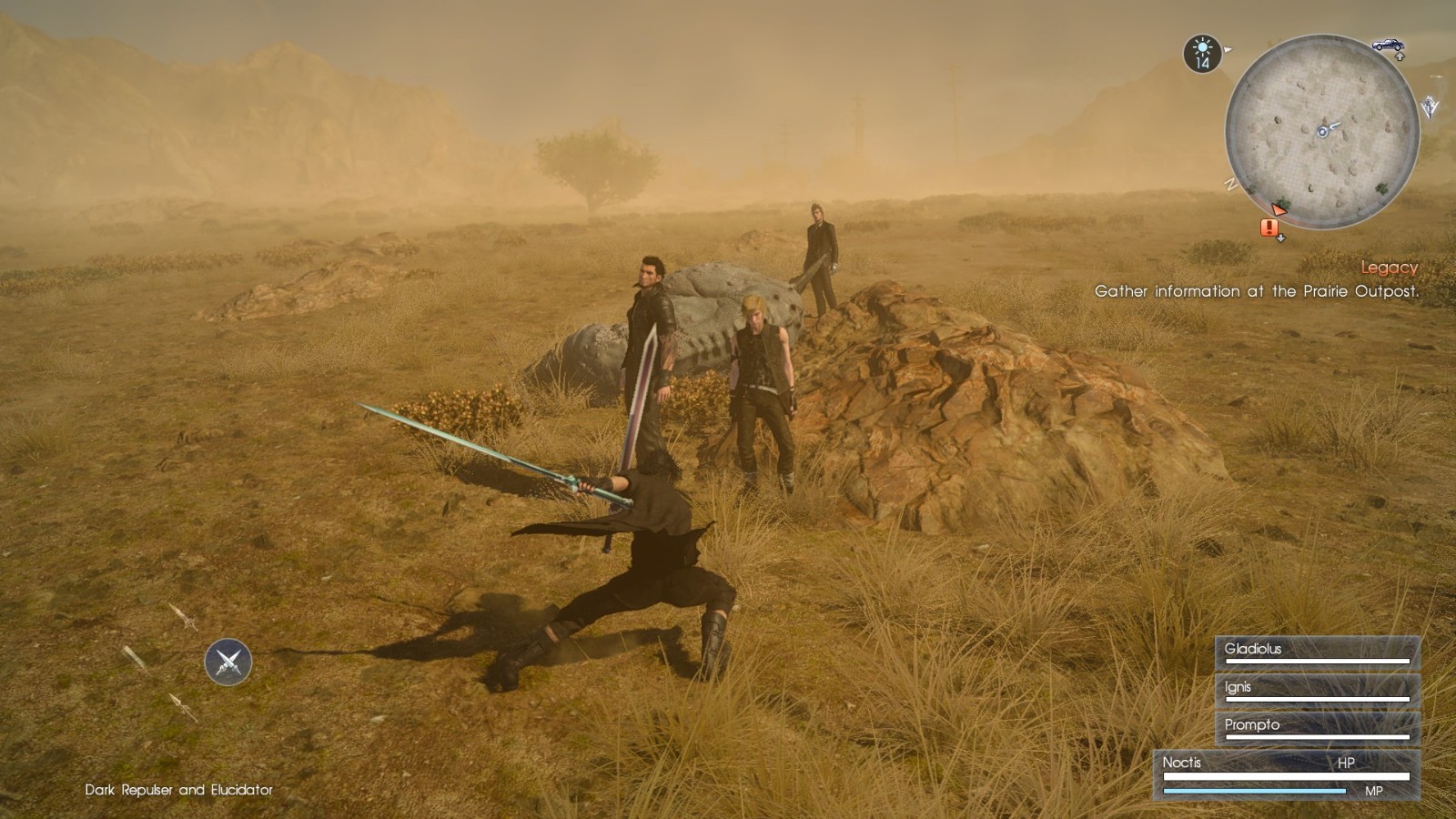
Task: Click the orange exclamation quest marker below the minimap
Action: [x=1269, y=227]
